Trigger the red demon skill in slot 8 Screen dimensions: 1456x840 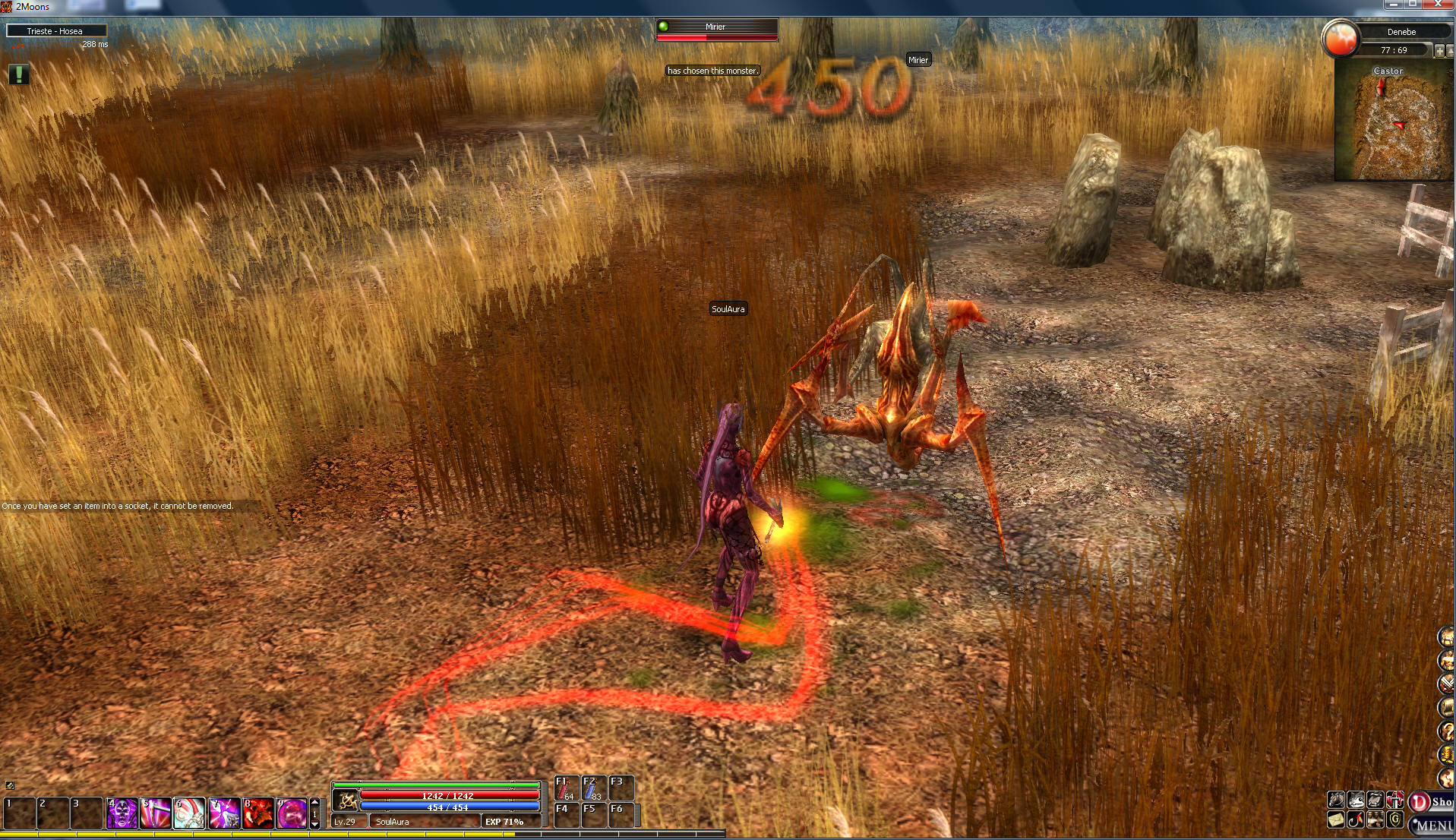click(x=258, y=813)
